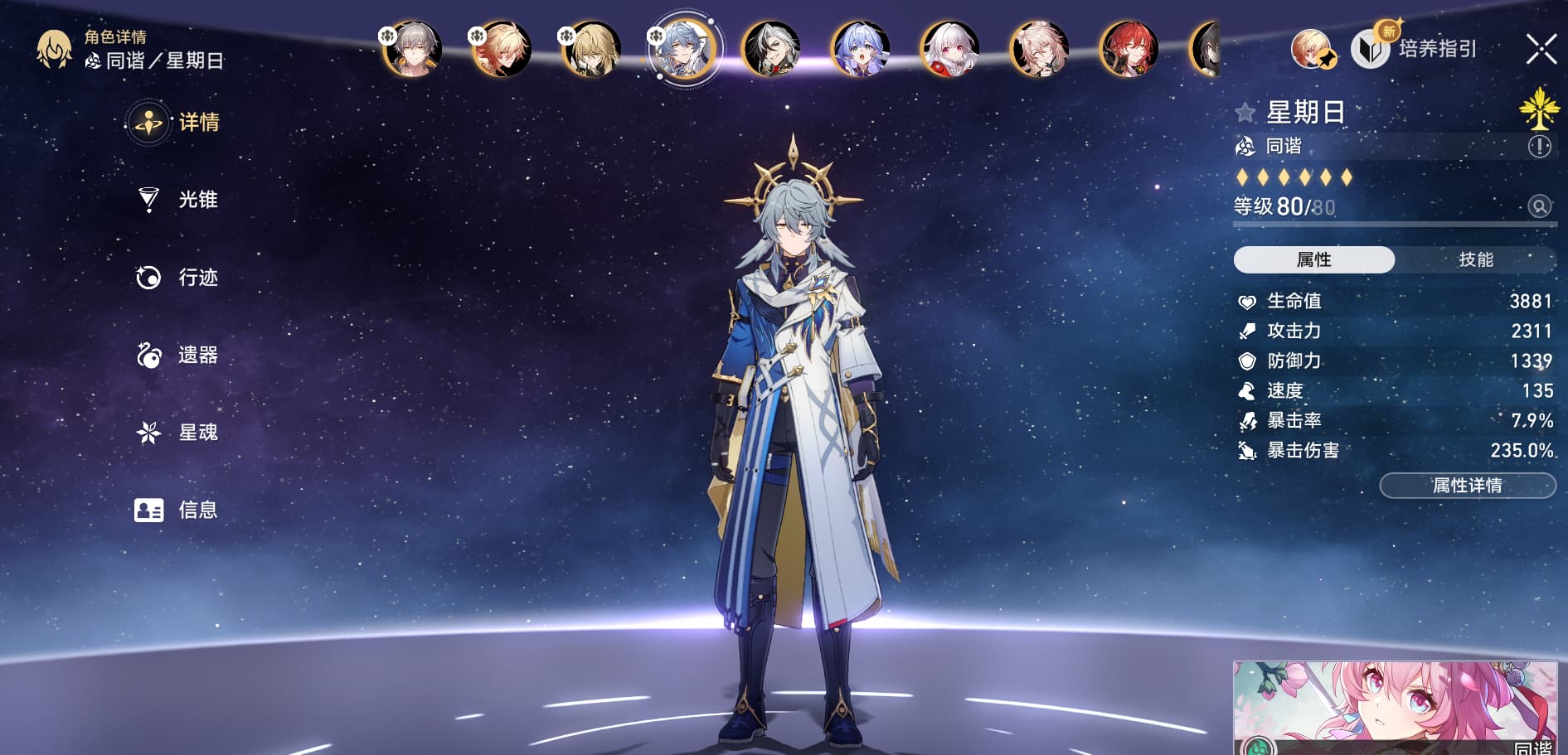Click the path info exclamation icon
This screenshot has height=755, width=1568.
point(1539,147)
